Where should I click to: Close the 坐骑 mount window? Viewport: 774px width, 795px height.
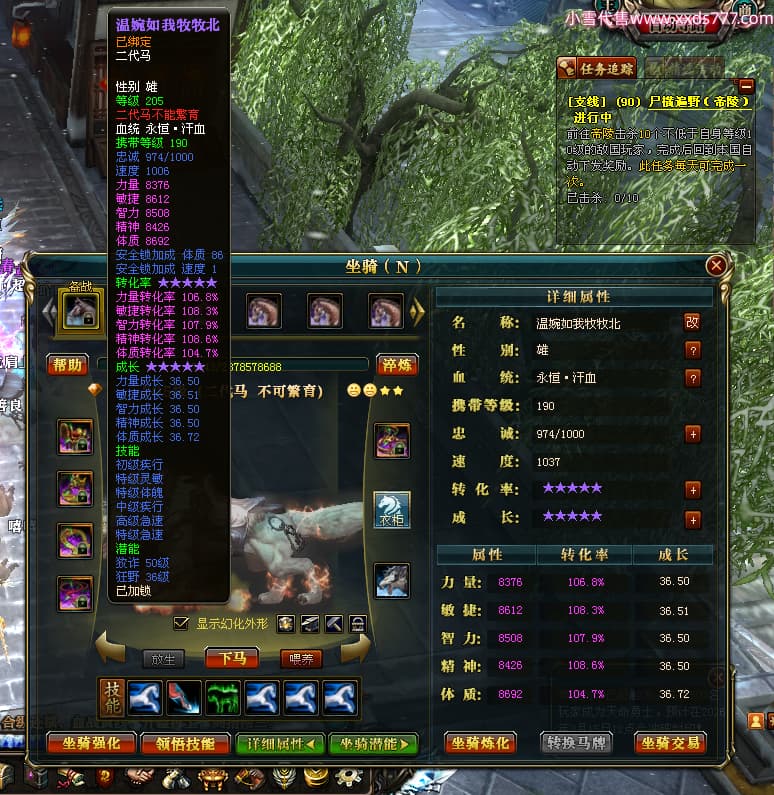716,266
